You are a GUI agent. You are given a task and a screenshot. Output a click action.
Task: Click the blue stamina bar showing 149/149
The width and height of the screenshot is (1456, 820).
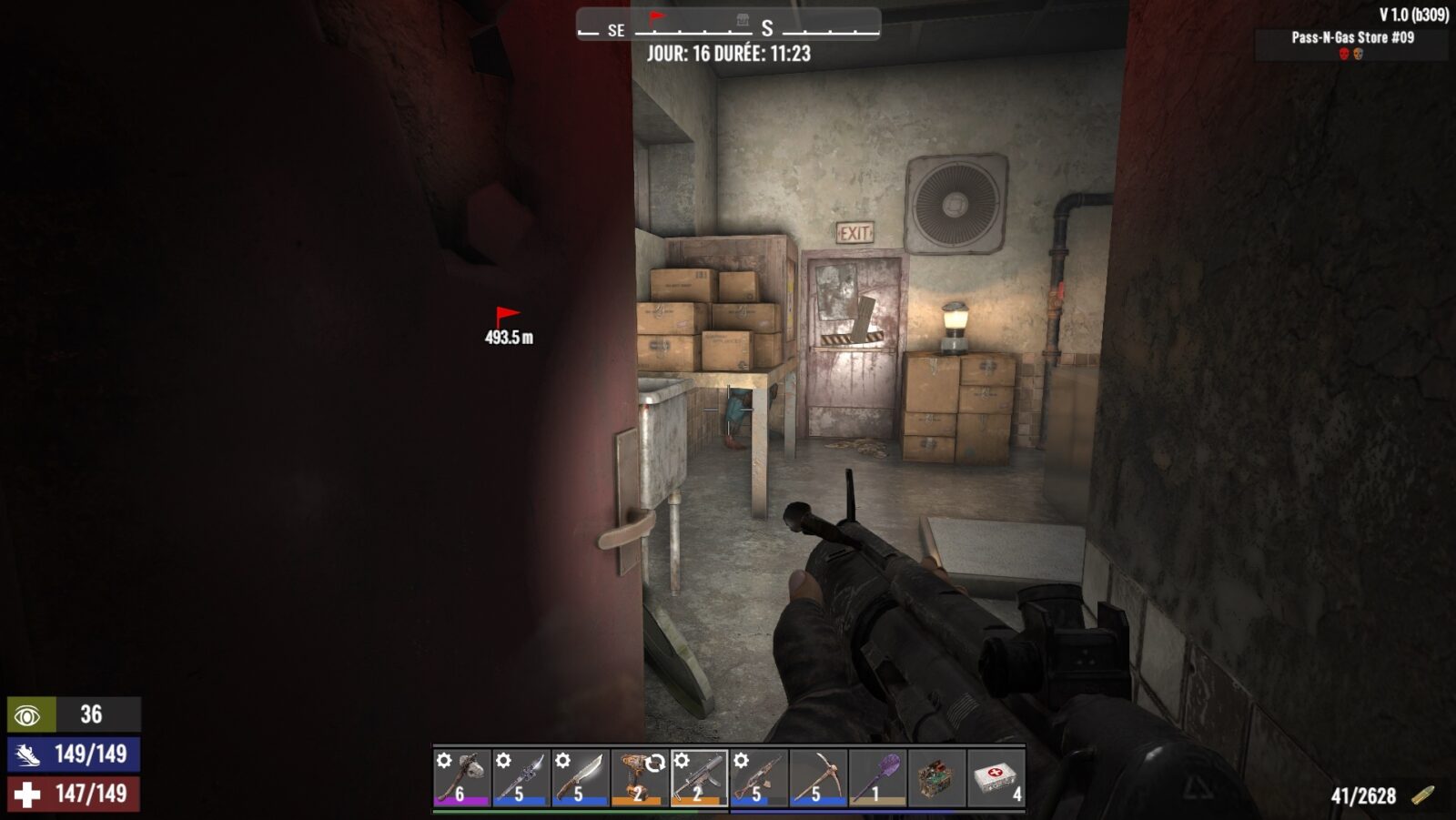click(x=68, y=752)
